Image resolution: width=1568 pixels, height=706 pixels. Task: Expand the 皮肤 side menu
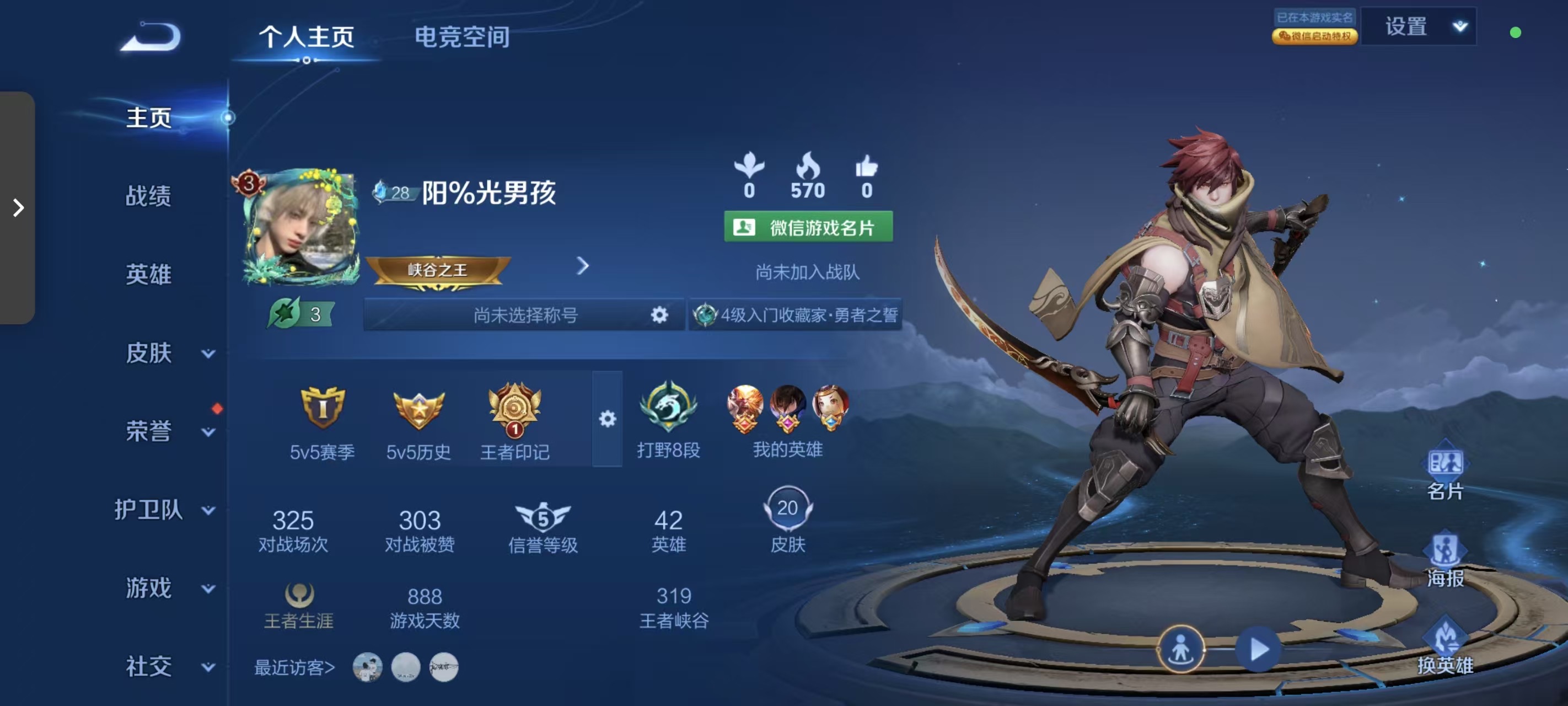tap(165, 354)
